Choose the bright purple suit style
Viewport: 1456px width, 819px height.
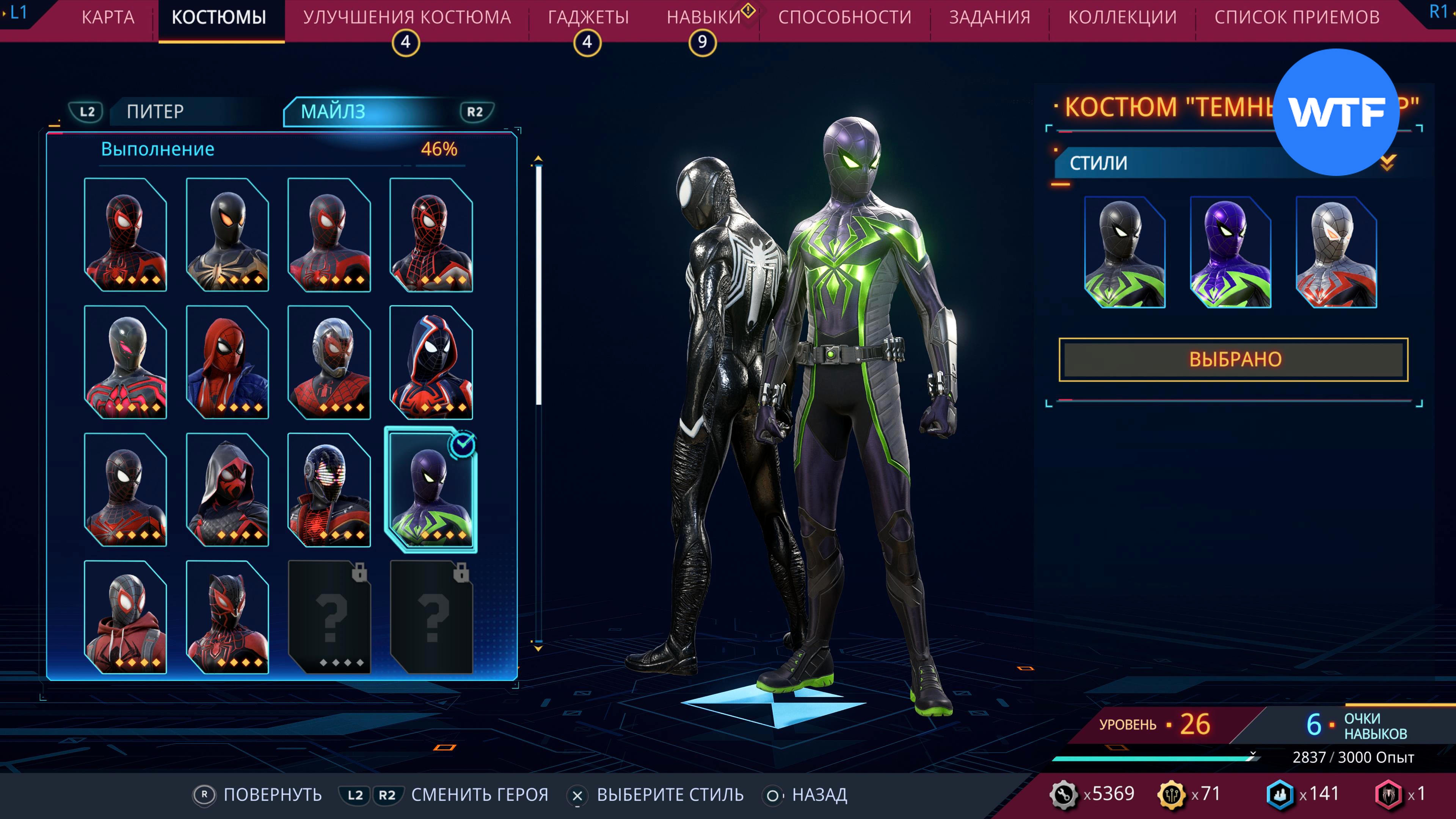tap(1230, 252)
